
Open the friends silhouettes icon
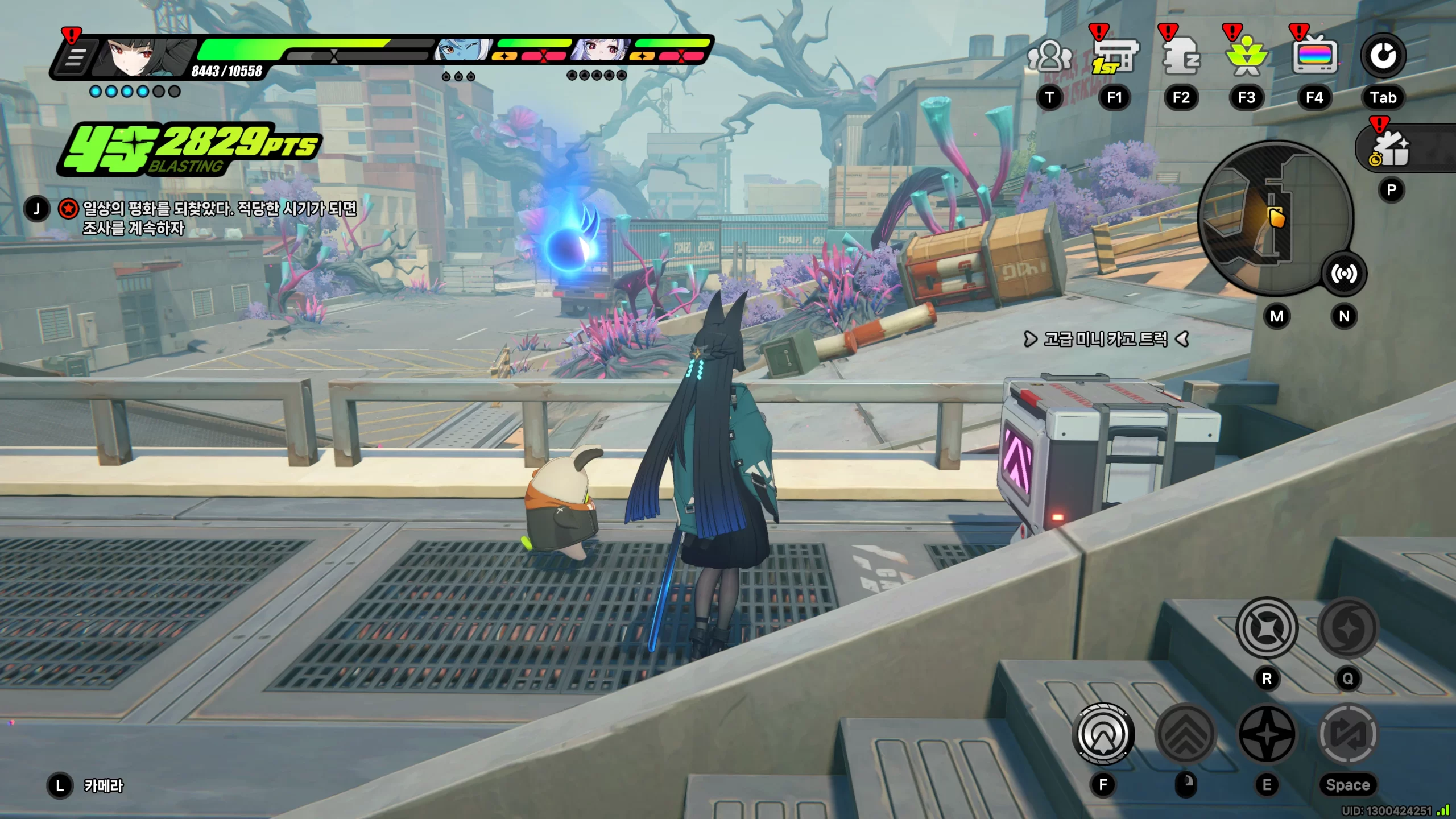pos(1049,56)
